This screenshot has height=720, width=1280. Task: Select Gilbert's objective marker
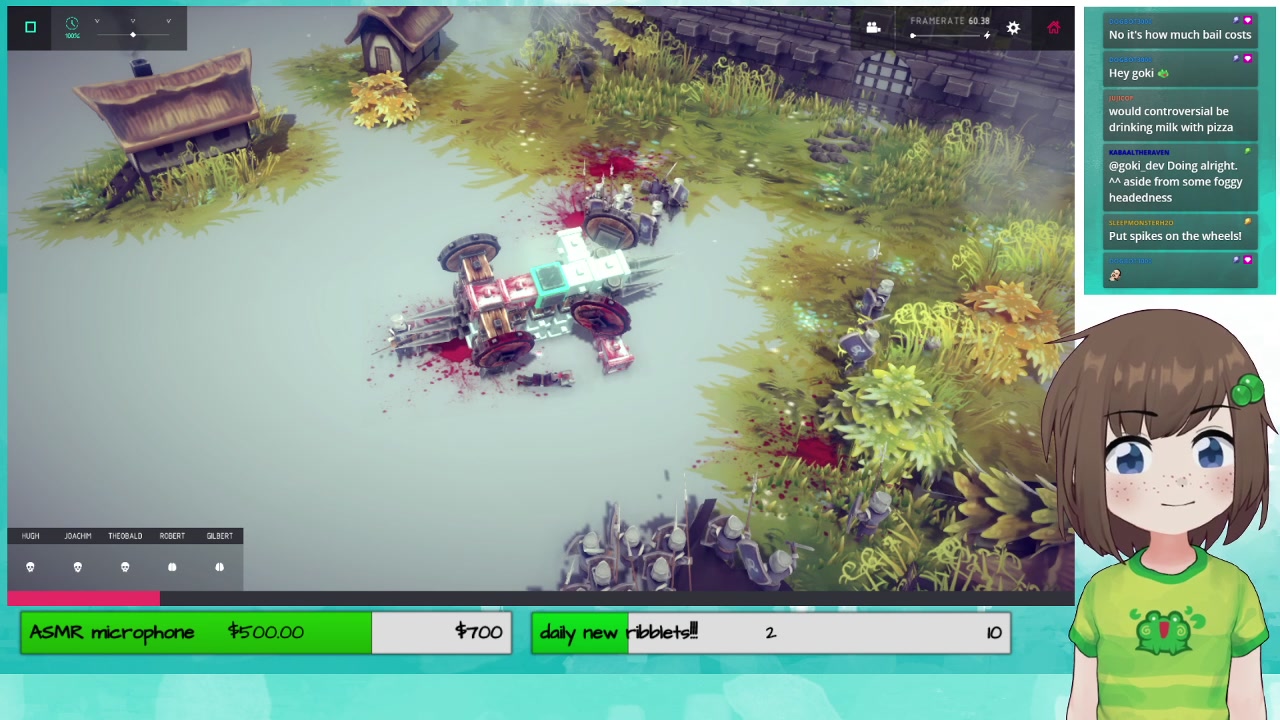(x=219, y=567)
